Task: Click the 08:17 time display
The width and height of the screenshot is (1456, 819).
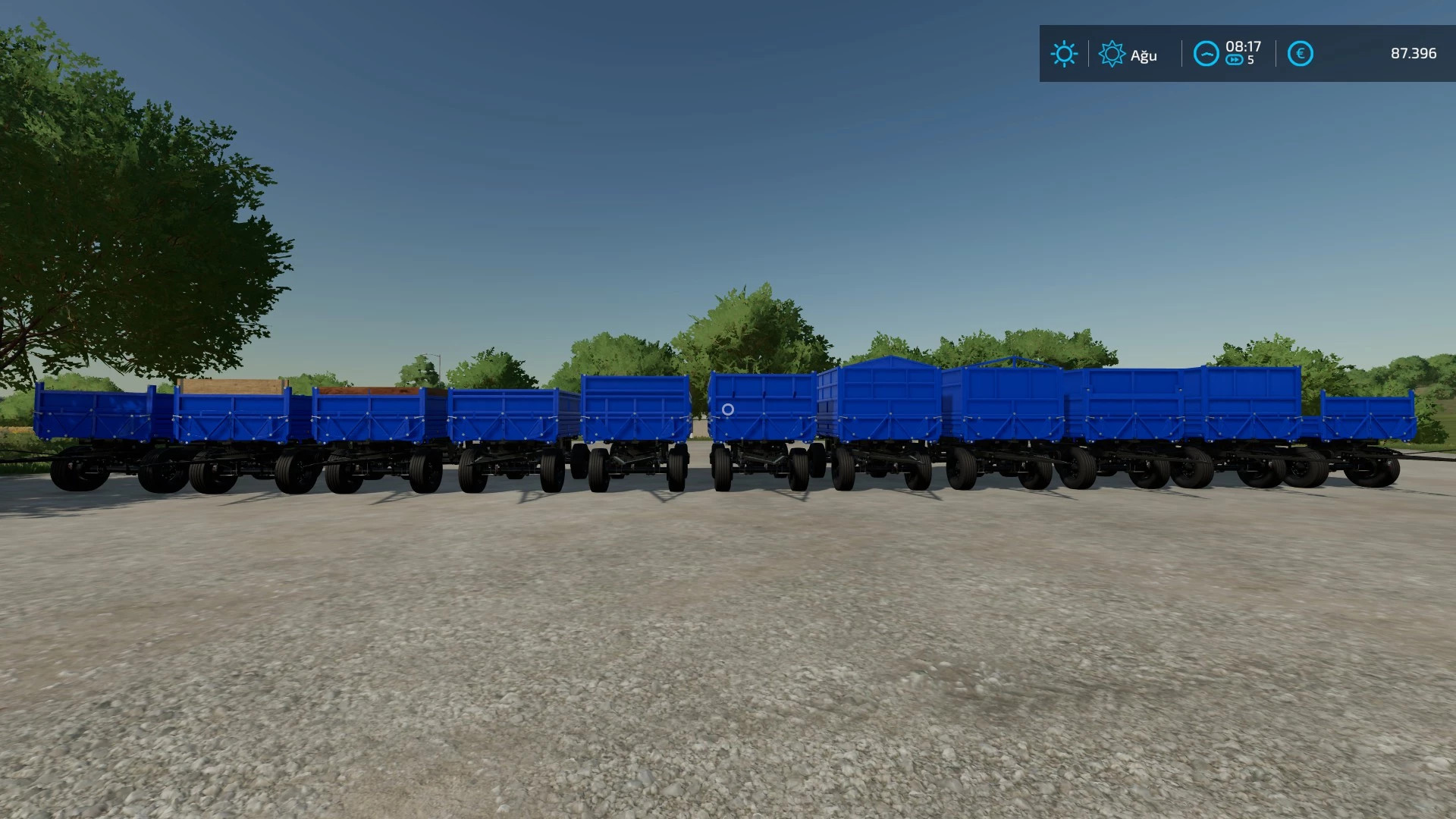Action: click(1242, 45)
